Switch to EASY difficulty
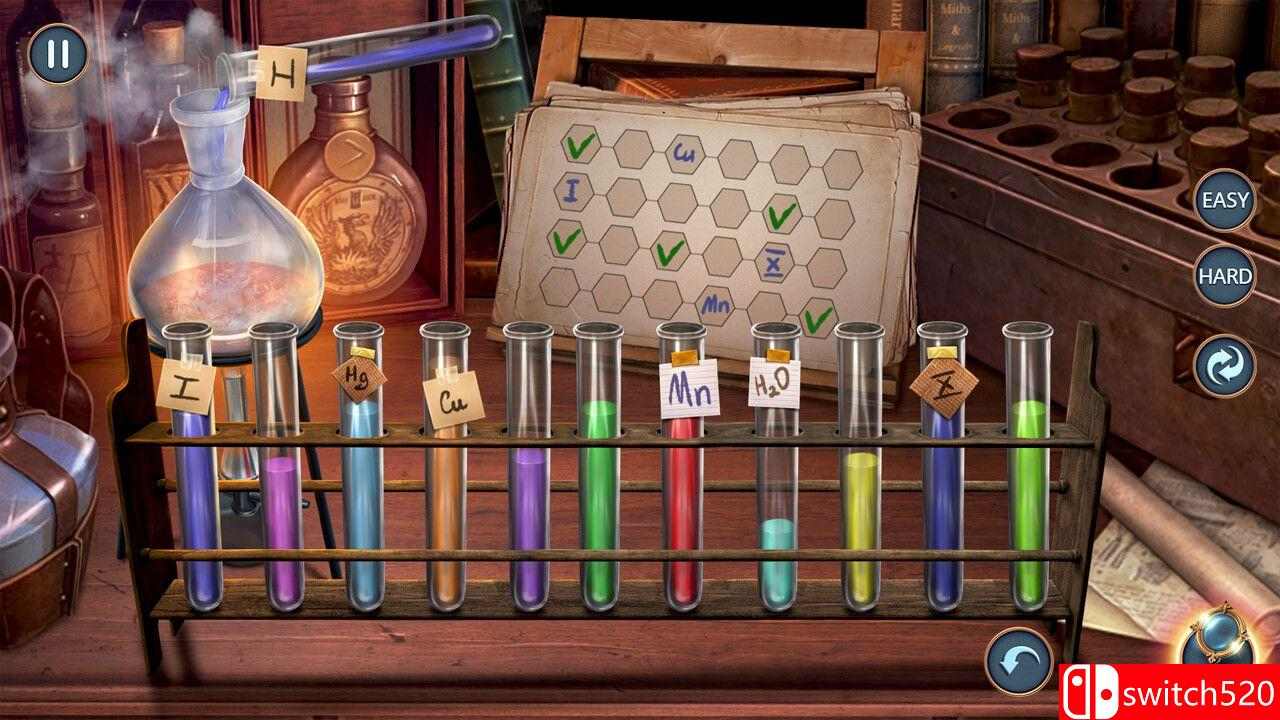Image resolution: width=1280 pixels, height=720 pixels. (x=1225, y=199)
